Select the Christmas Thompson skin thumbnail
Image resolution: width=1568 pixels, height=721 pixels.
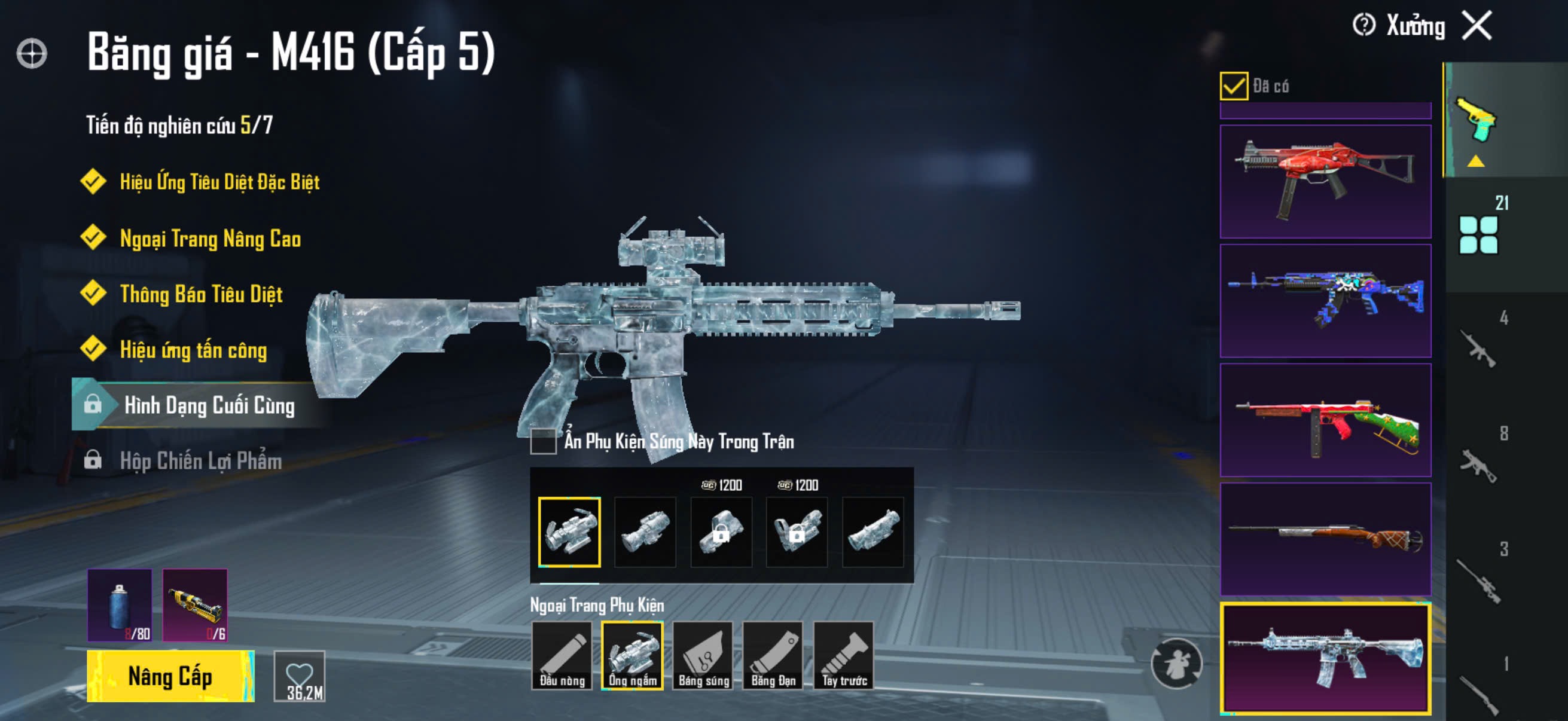click(x=1325, y=420)
